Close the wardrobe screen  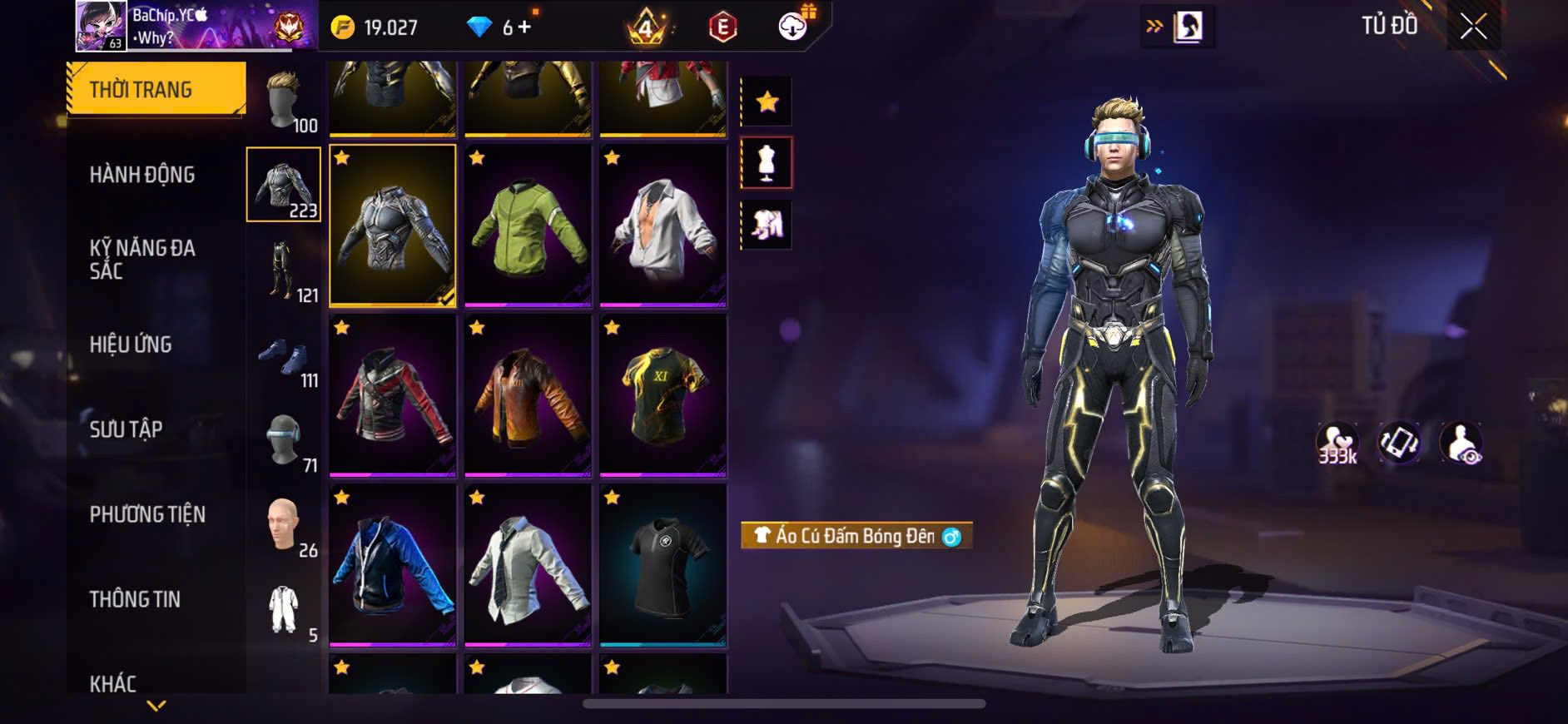[1472, 27]
